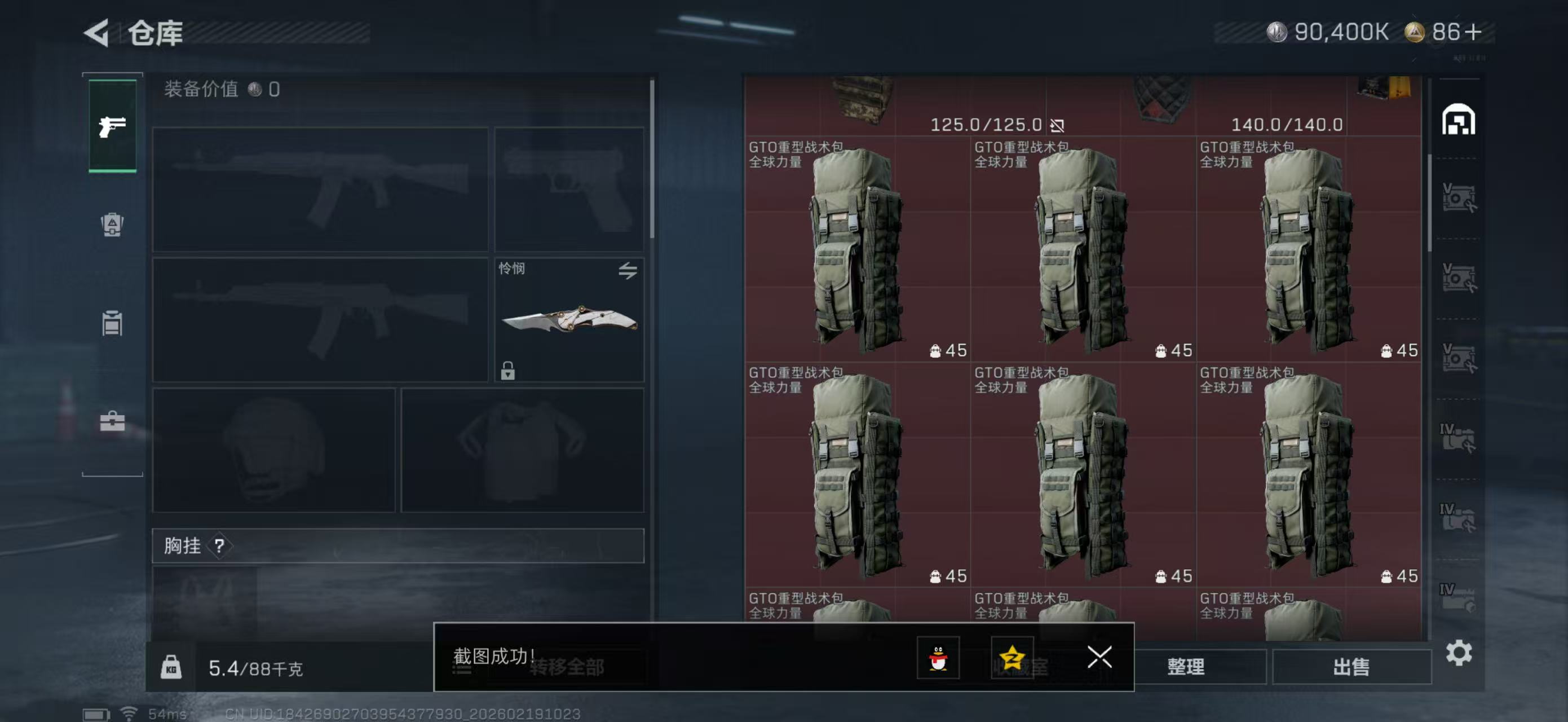Open the help ? next to 胸挂
Image resolution: width=1568 pixels, height=722 pixels.
220,546
